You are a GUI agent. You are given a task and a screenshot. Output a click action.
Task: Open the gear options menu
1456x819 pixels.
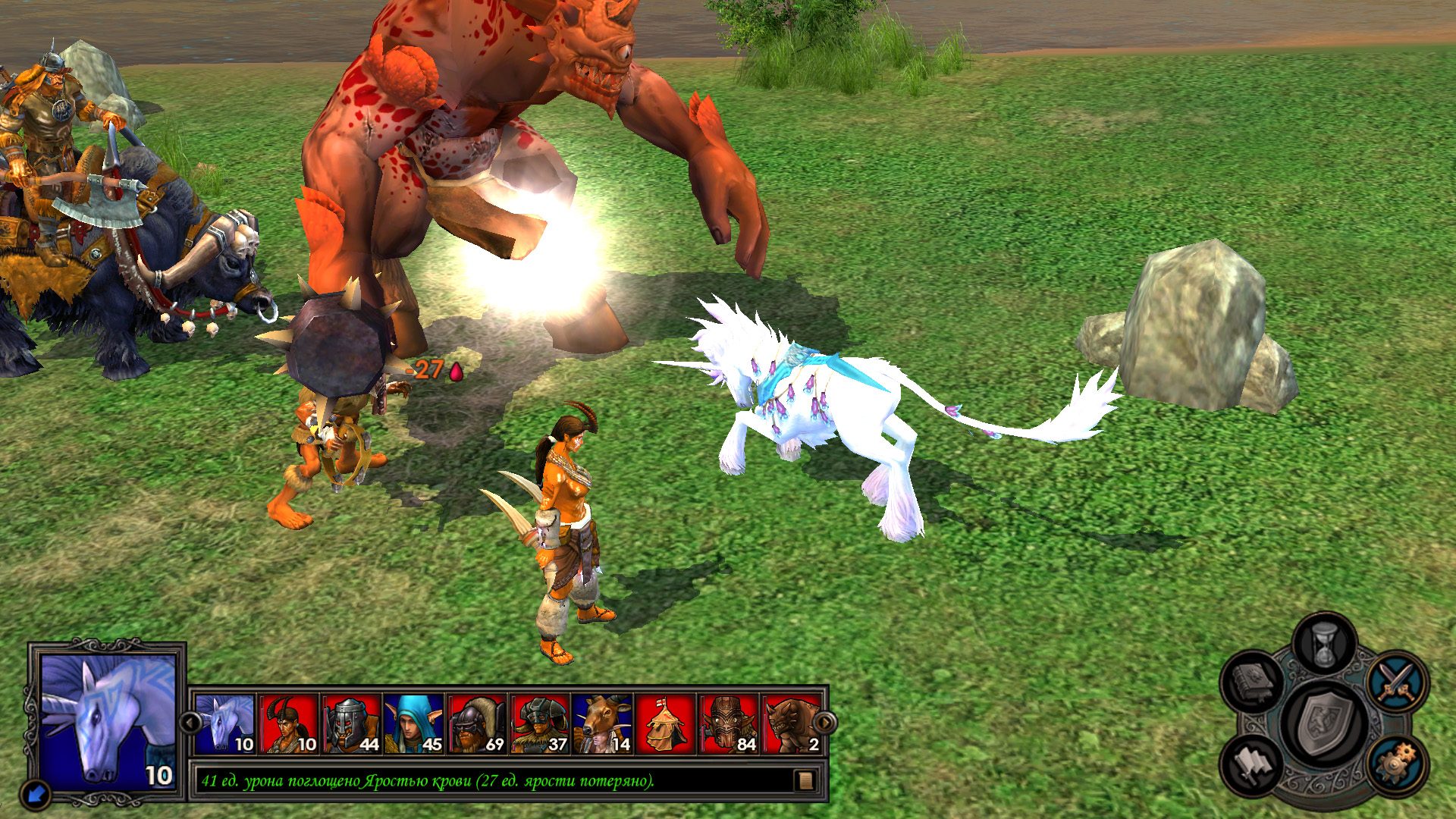point(1397,763)
